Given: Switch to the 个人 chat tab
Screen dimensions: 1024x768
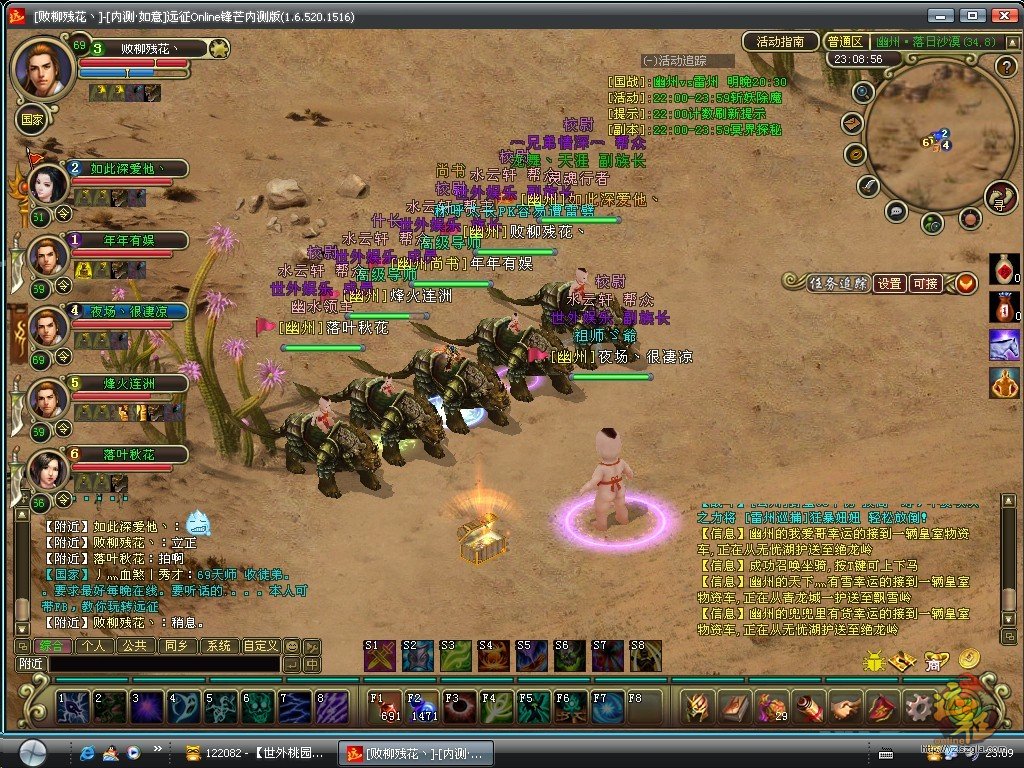Looking at the screenshot, I should pyautogui.click(x=93, y=646).
